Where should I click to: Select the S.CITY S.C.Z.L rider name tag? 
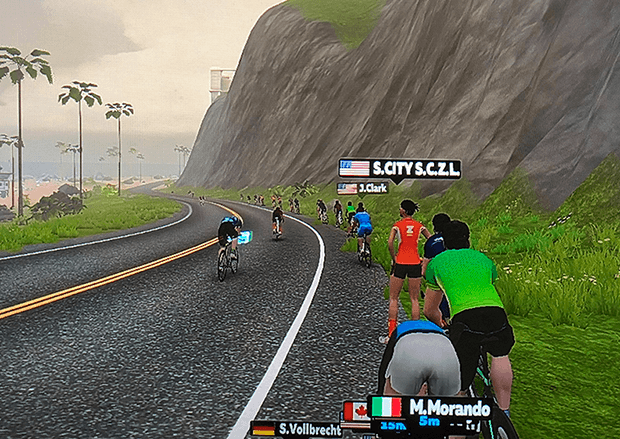point(400,168)
